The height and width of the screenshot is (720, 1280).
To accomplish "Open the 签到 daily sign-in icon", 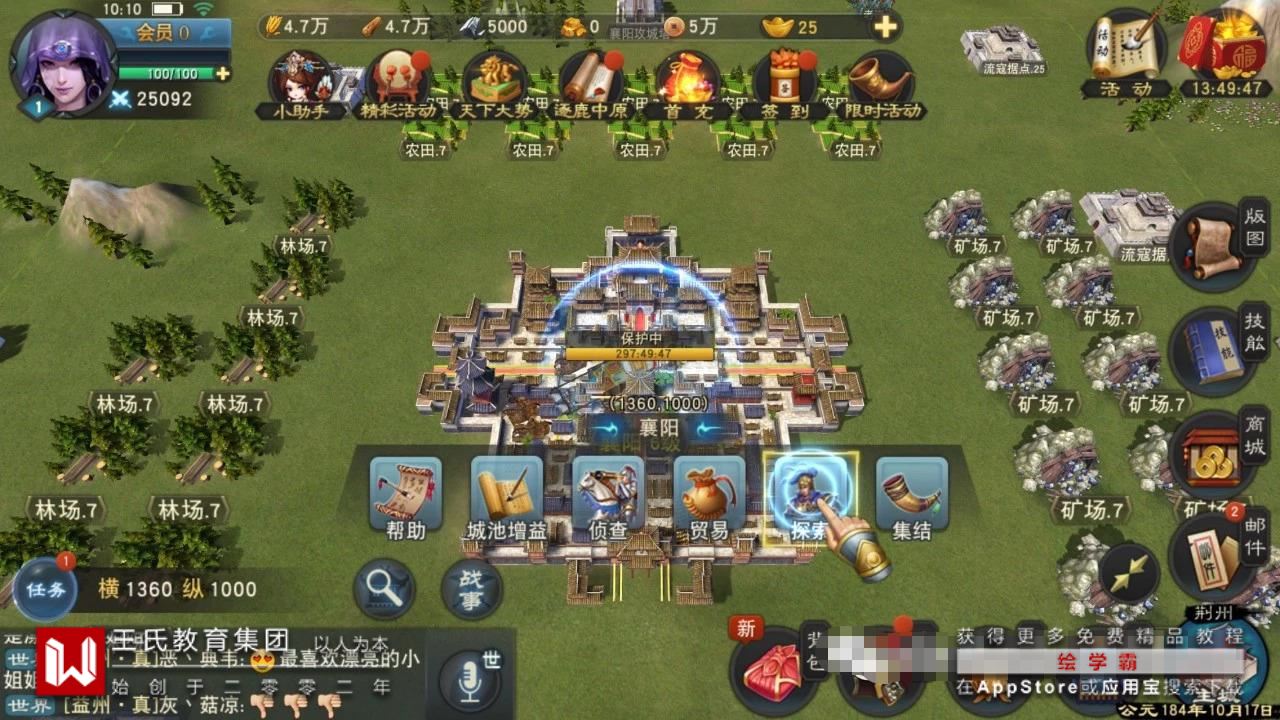I will 785,83.
